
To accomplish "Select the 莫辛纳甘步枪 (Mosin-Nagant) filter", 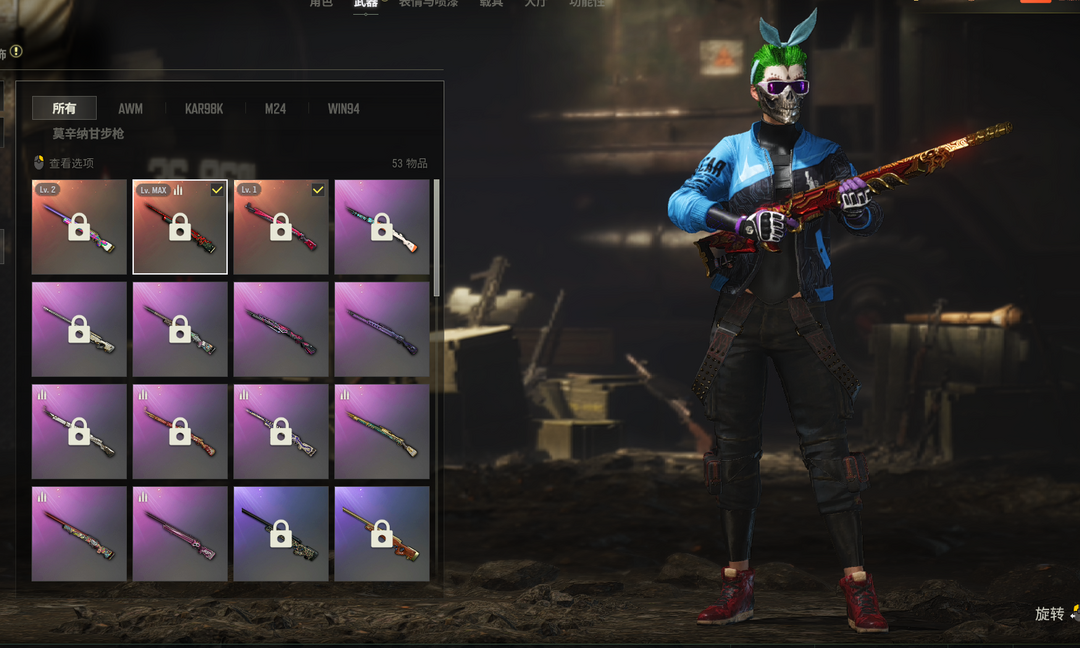I will click(89, 133).
